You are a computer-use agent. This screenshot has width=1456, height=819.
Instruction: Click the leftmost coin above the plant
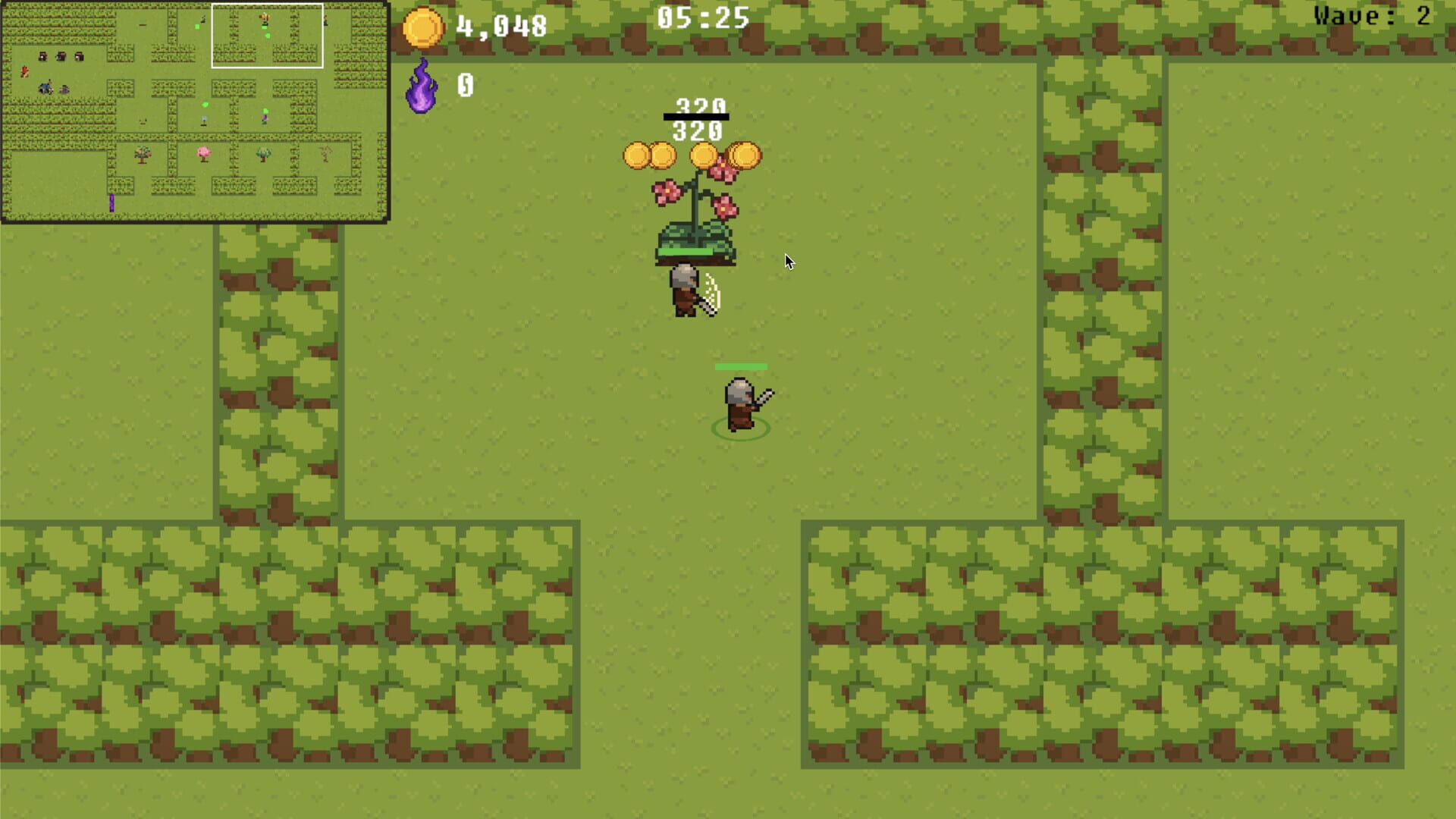click(x=637, y=153)
